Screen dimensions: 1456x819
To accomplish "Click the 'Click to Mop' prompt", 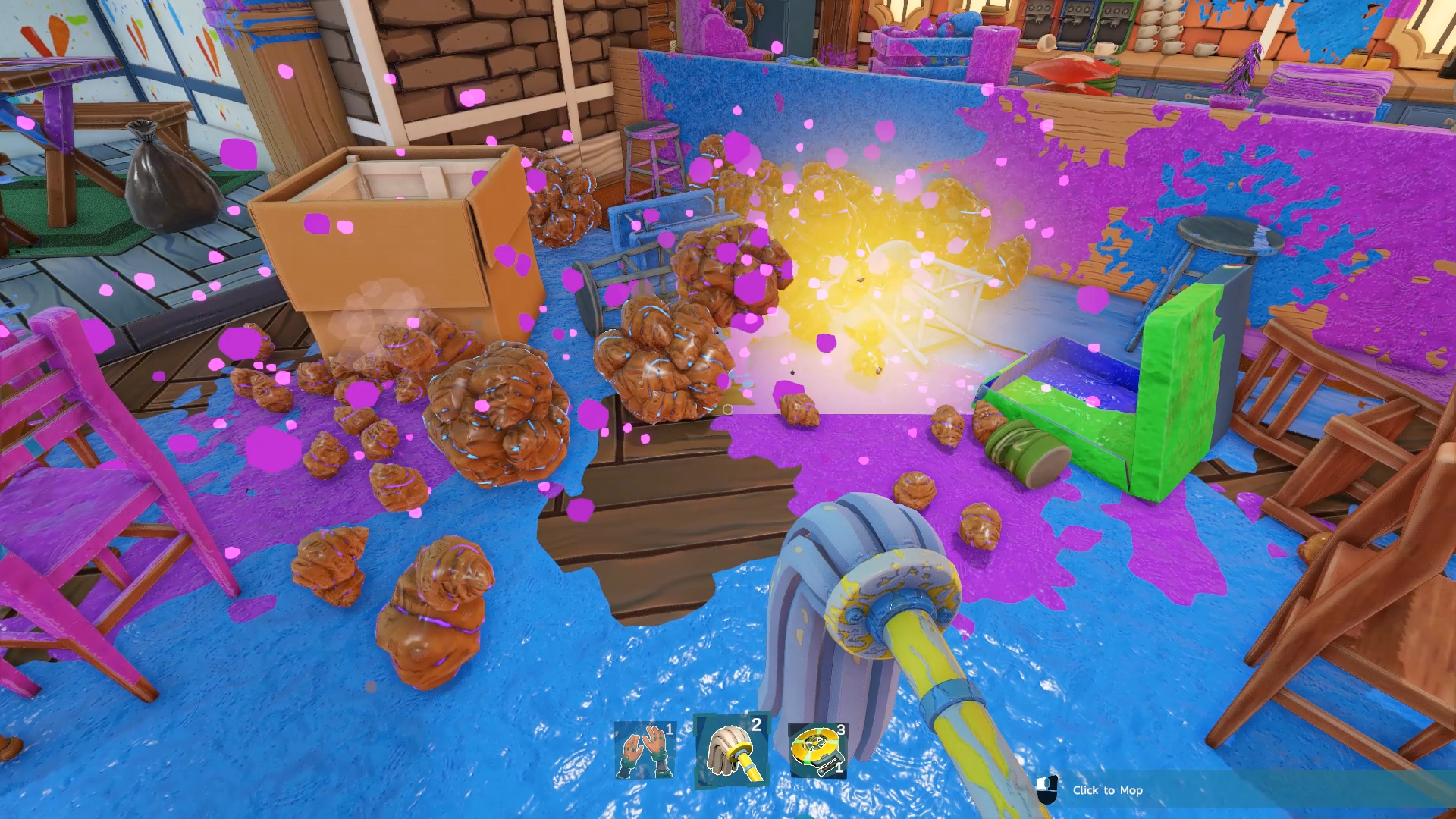I will click(x=1107, y=790).
